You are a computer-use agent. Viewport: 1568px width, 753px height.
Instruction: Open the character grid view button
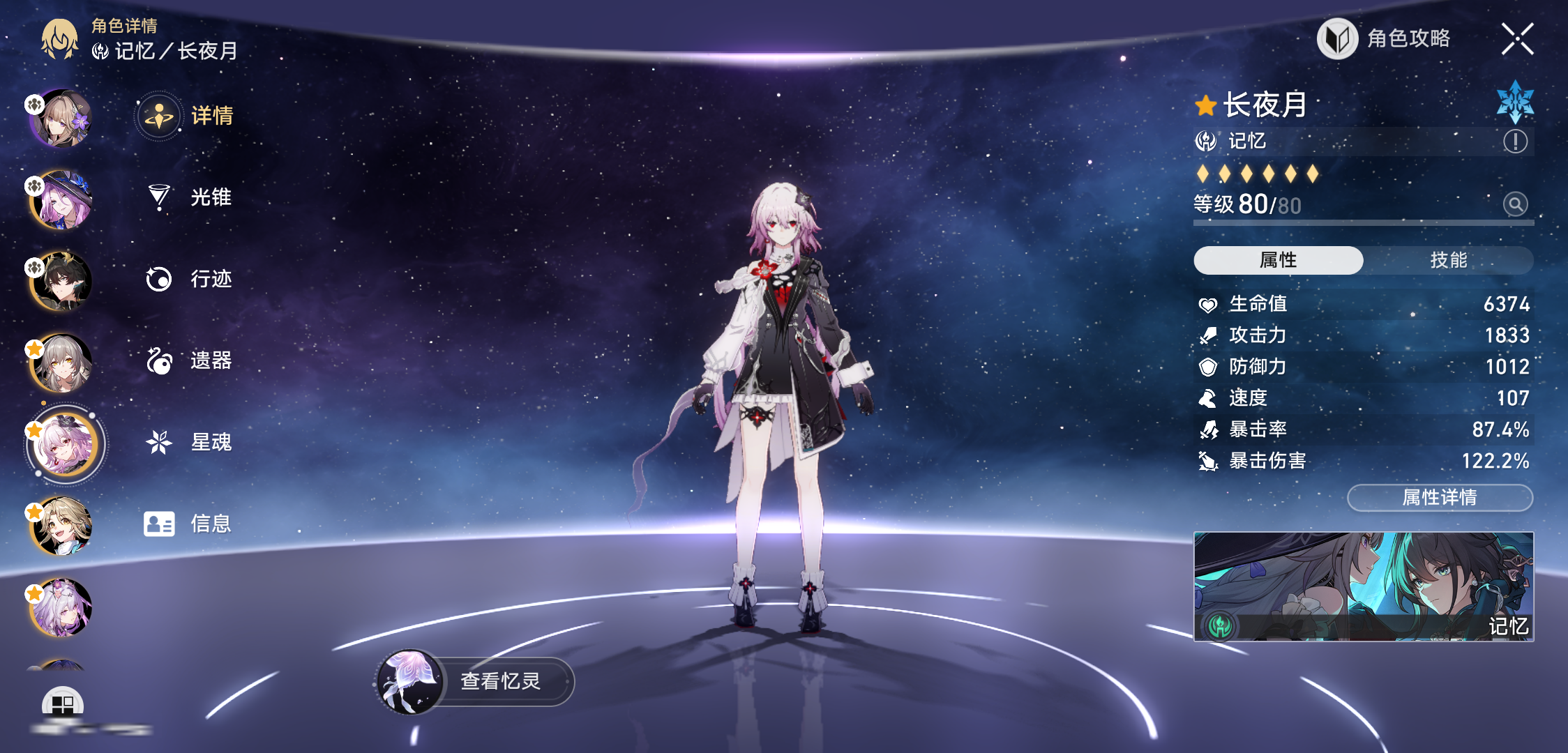[63, 704]
